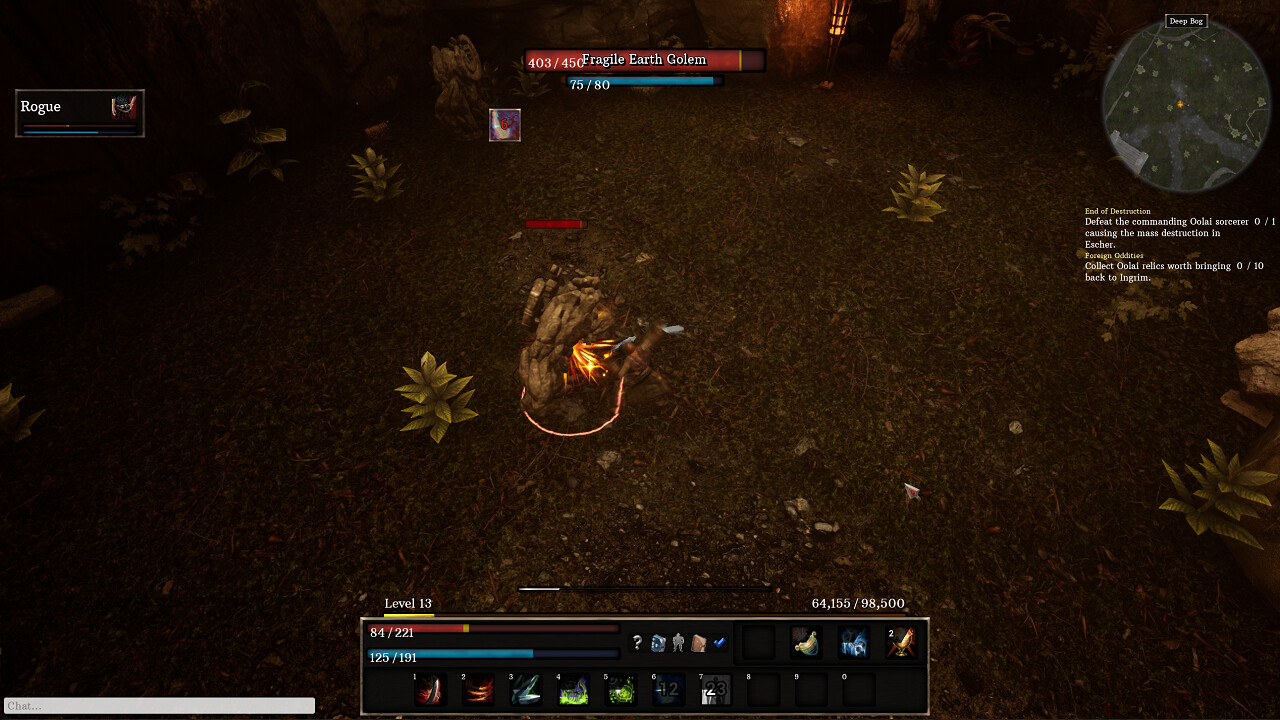
Task: Select the poison flask skill in slot 5
Action: (x=622, y=689)
